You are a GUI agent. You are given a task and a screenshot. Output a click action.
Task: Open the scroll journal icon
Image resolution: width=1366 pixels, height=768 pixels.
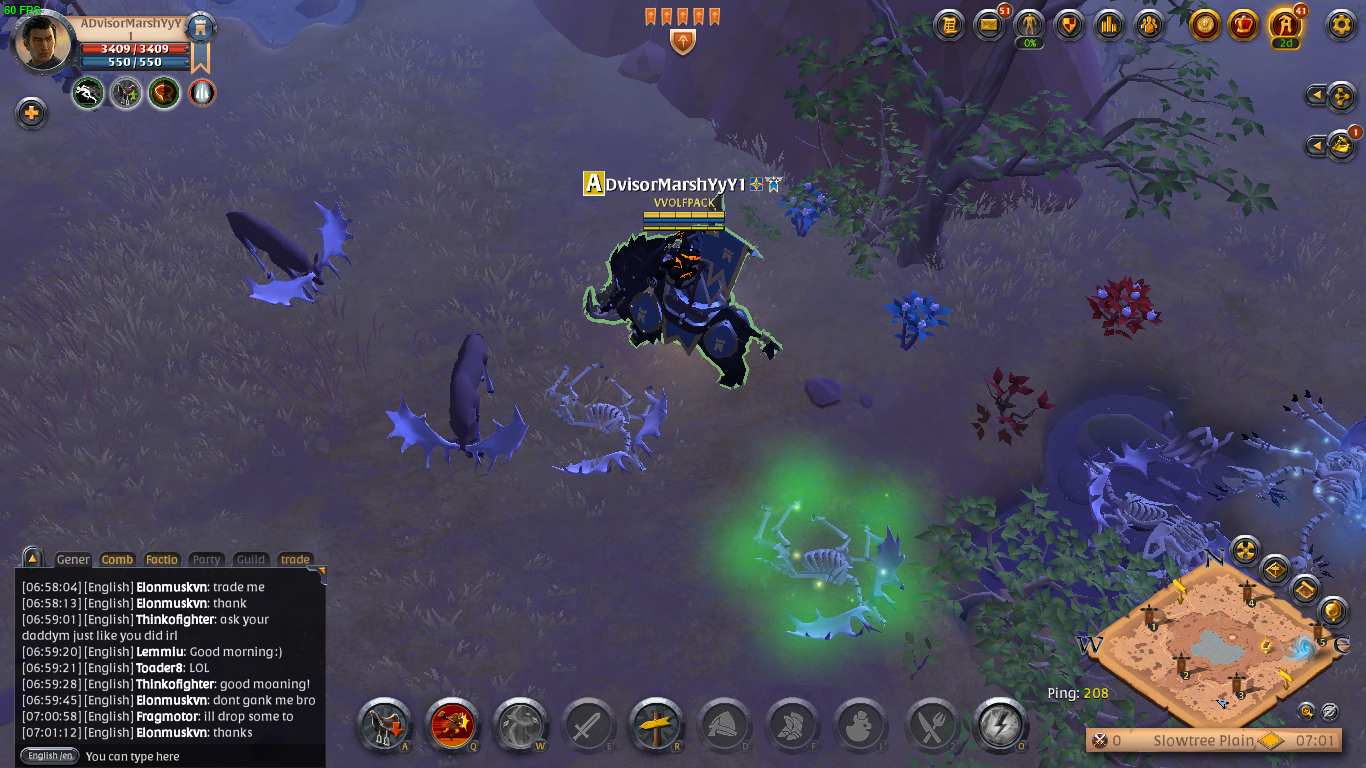(949, 25)
